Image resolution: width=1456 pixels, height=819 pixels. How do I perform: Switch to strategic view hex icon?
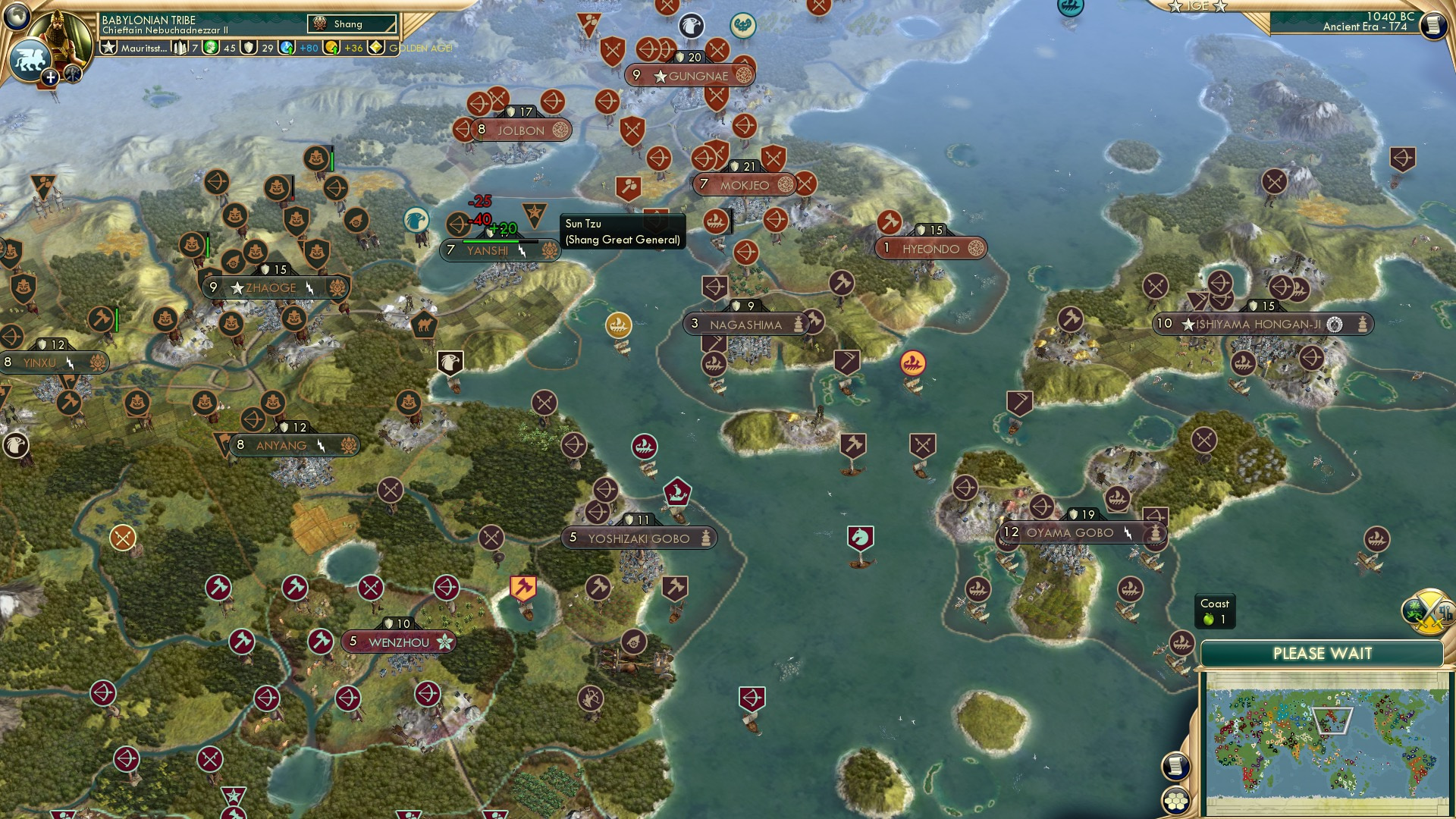tap(1176, 800)
